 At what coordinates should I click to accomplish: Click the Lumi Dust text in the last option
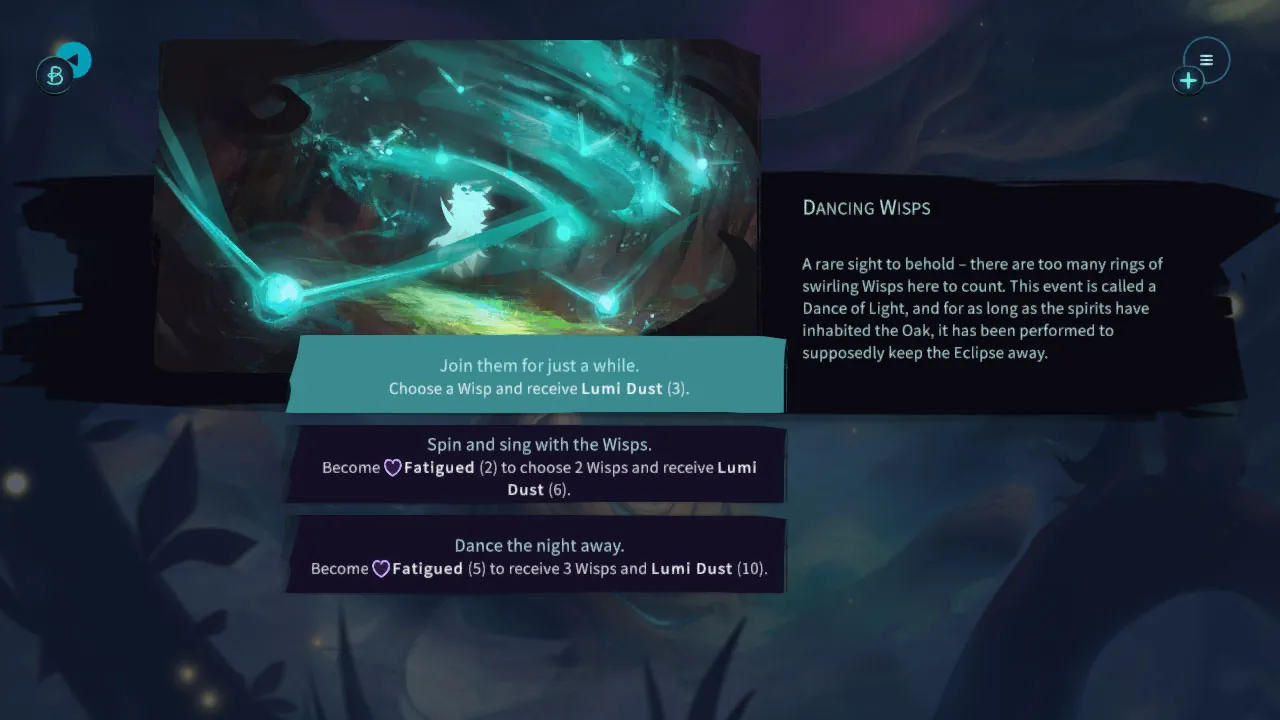point(691,568)
